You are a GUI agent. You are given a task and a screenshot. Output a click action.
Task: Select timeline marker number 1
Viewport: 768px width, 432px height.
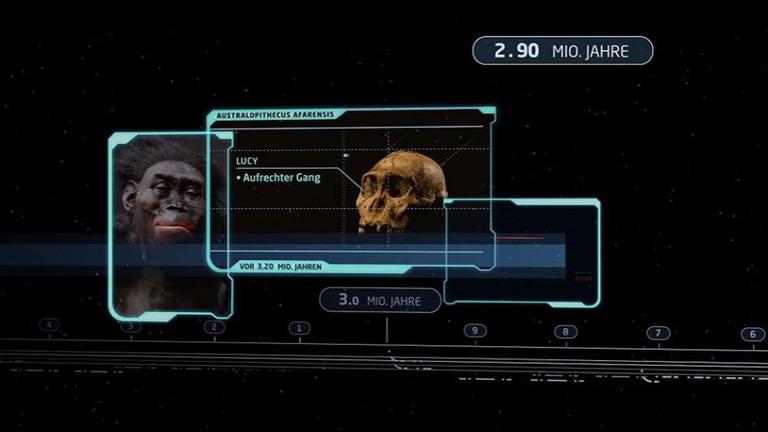tap(299, 327)
